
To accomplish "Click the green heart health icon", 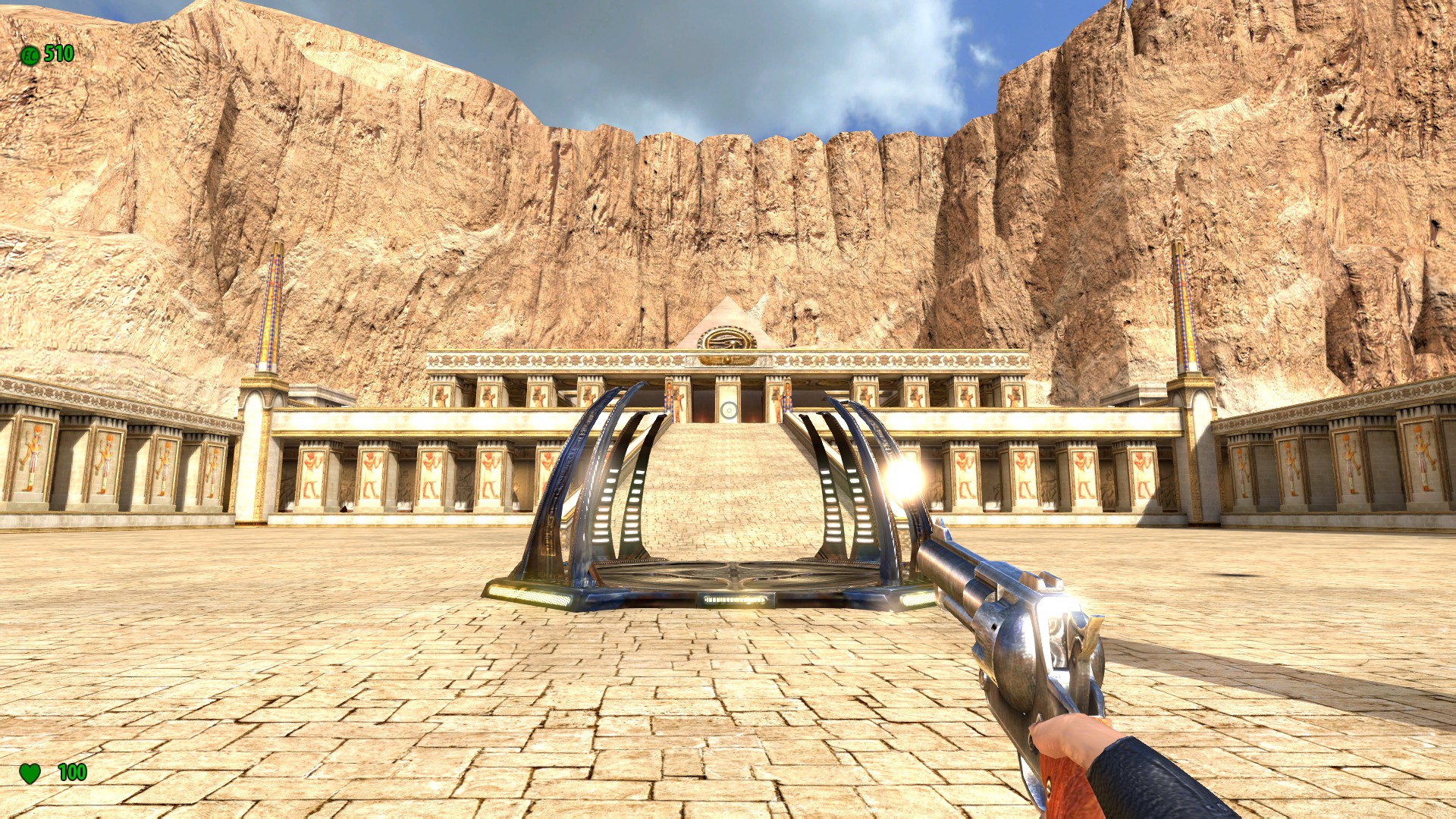I will pos(29,773).
